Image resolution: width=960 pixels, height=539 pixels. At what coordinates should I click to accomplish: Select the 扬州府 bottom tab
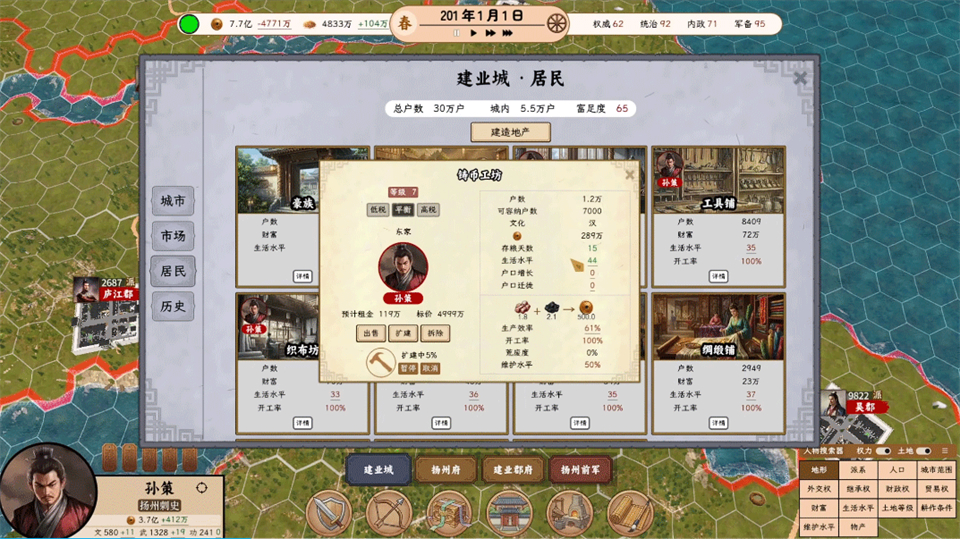point(445,469)
